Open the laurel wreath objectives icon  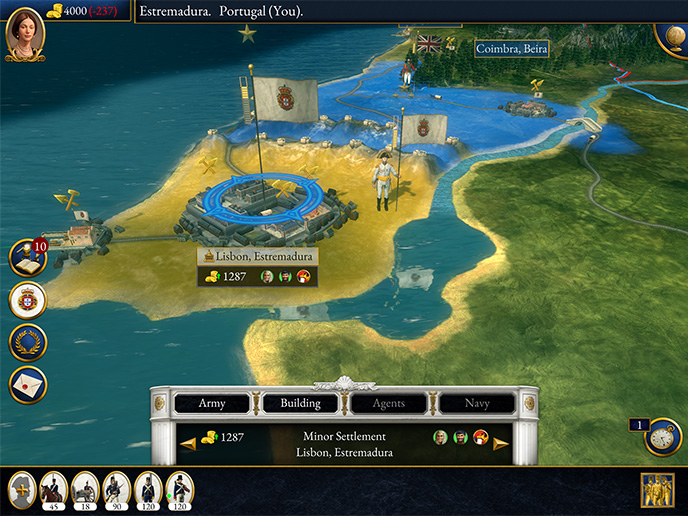(x=28, y=342)
